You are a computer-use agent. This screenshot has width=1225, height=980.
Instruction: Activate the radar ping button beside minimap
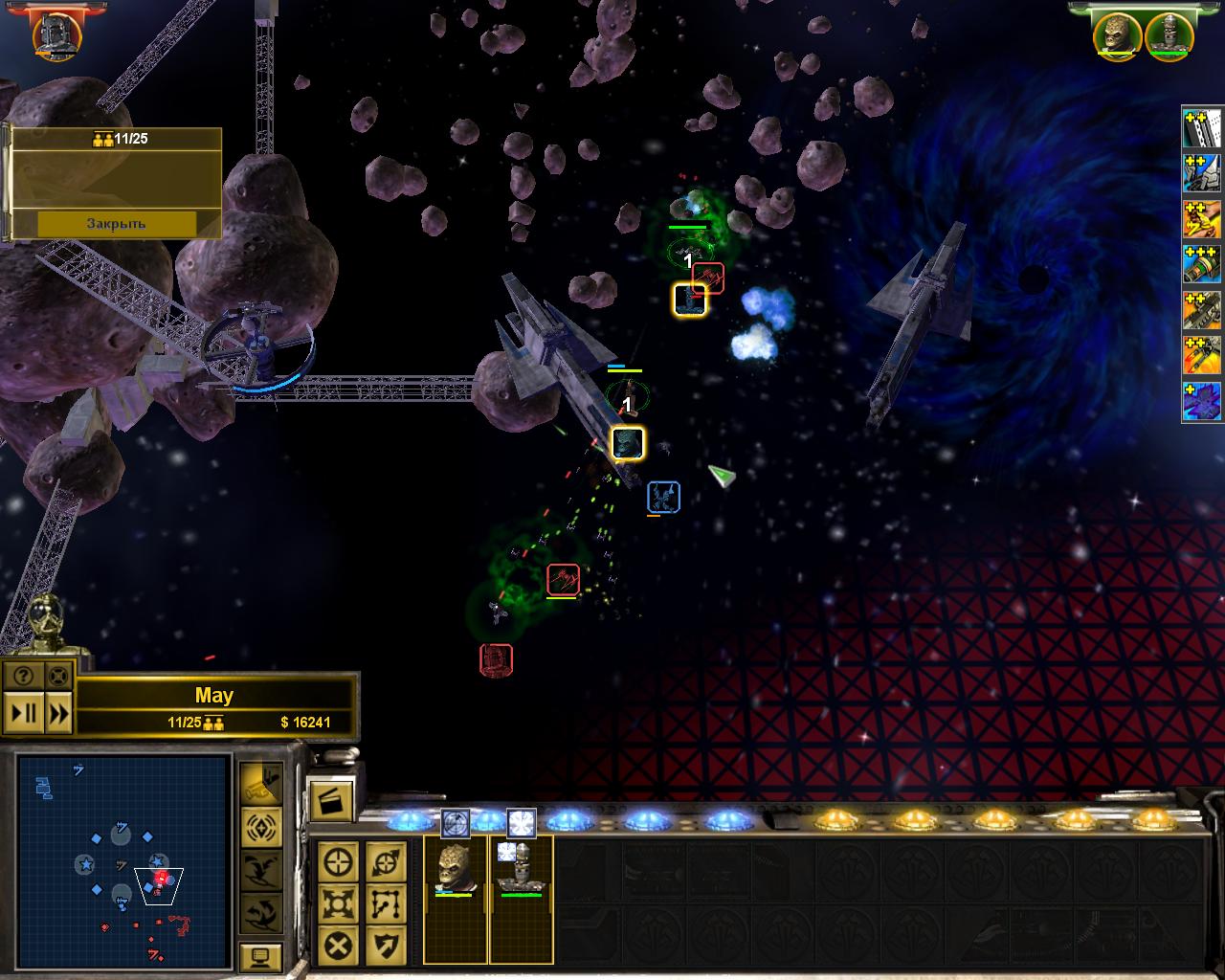tap(260, 825)
